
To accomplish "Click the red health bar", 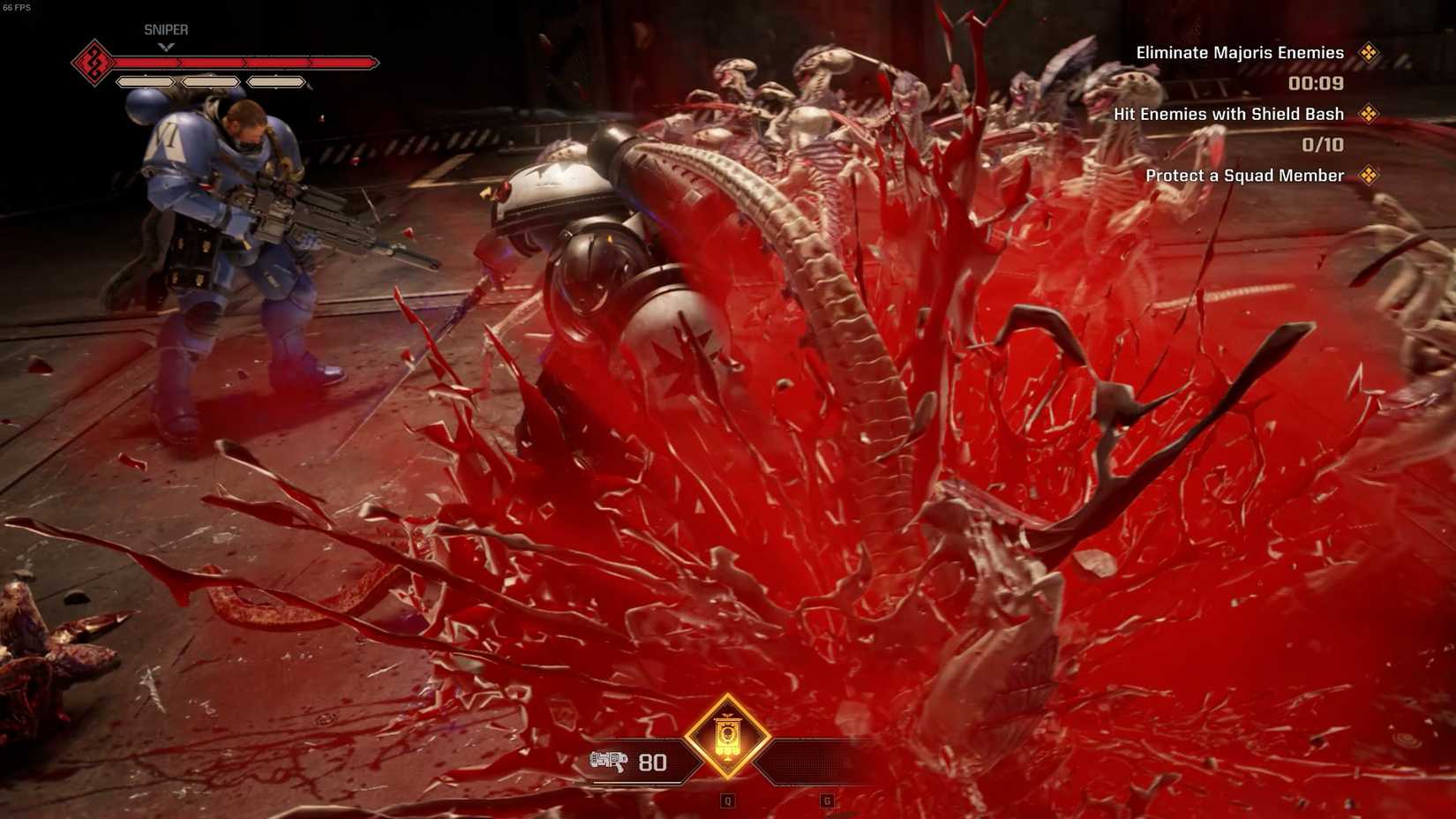I will click(x=243, y=63).
